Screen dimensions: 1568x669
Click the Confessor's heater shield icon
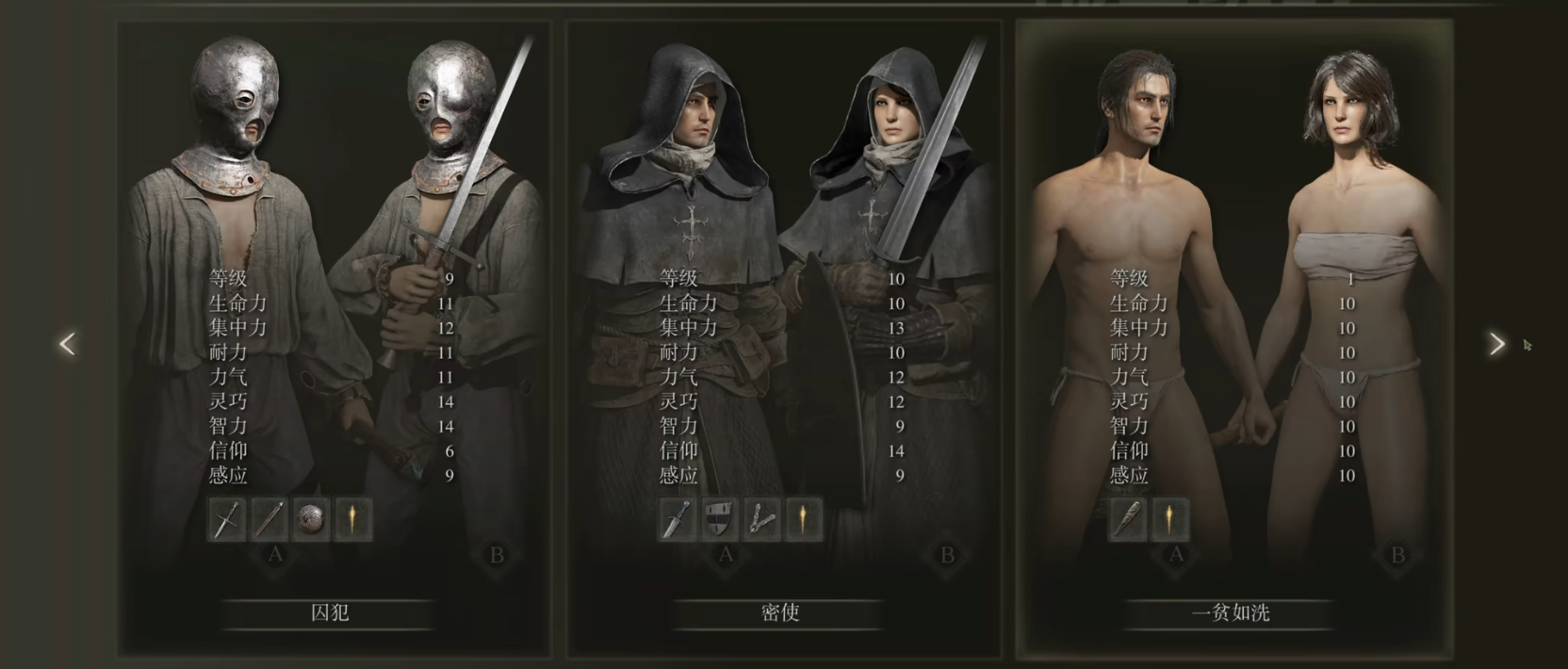coord(720,519)
